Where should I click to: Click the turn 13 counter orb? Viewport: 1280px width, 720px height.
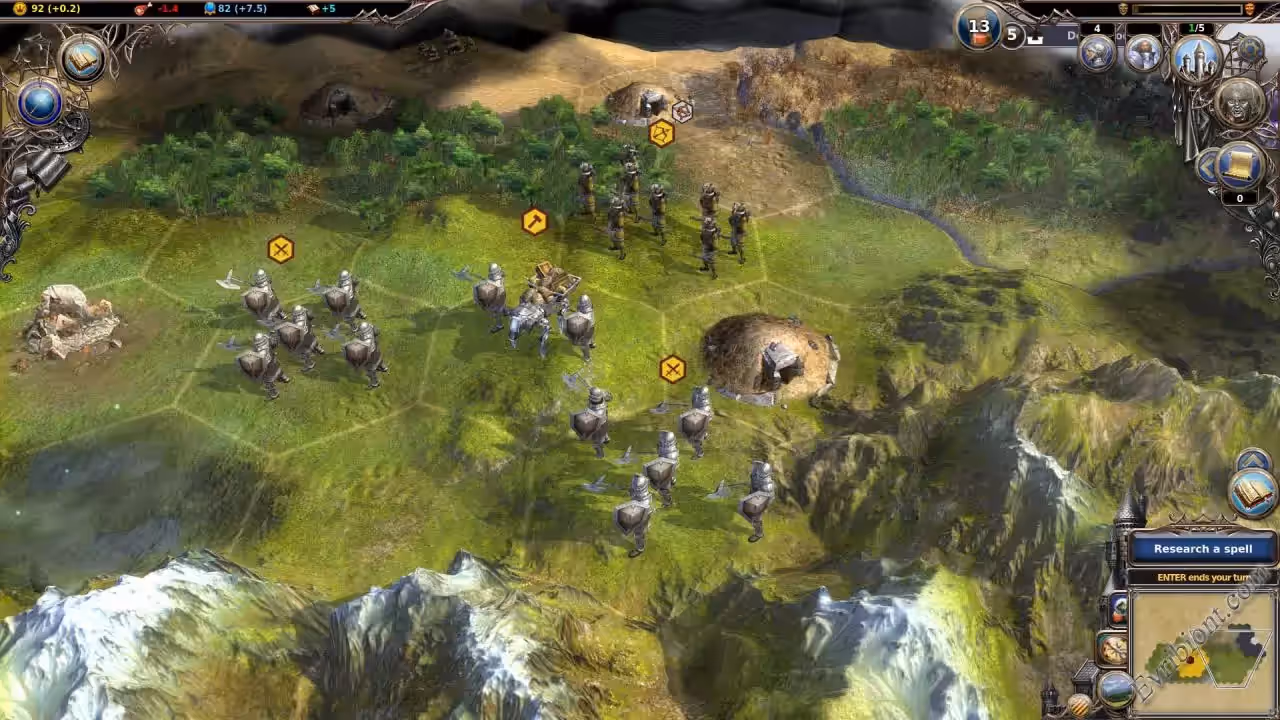(x=979, y=28)
